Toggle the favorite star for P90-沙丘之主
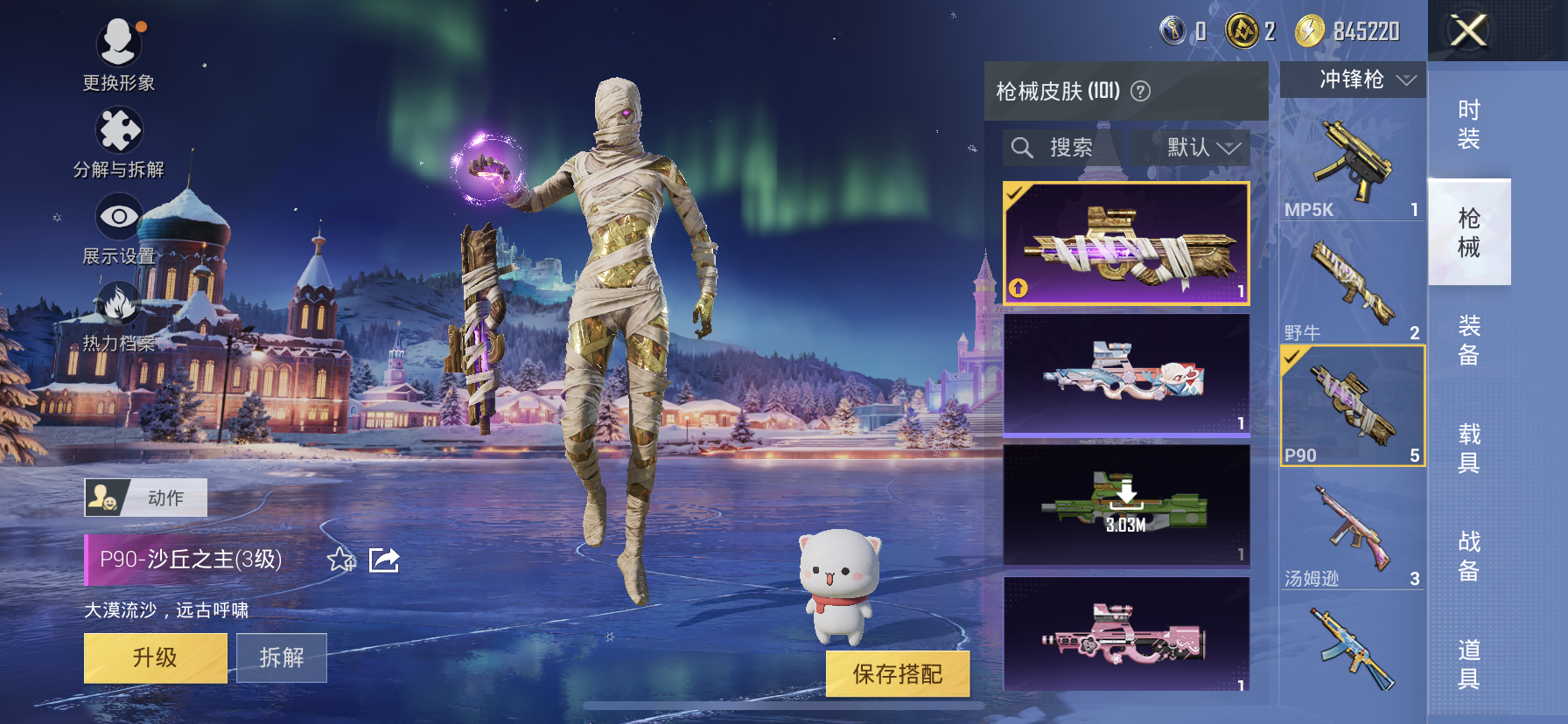 (339, 560)
